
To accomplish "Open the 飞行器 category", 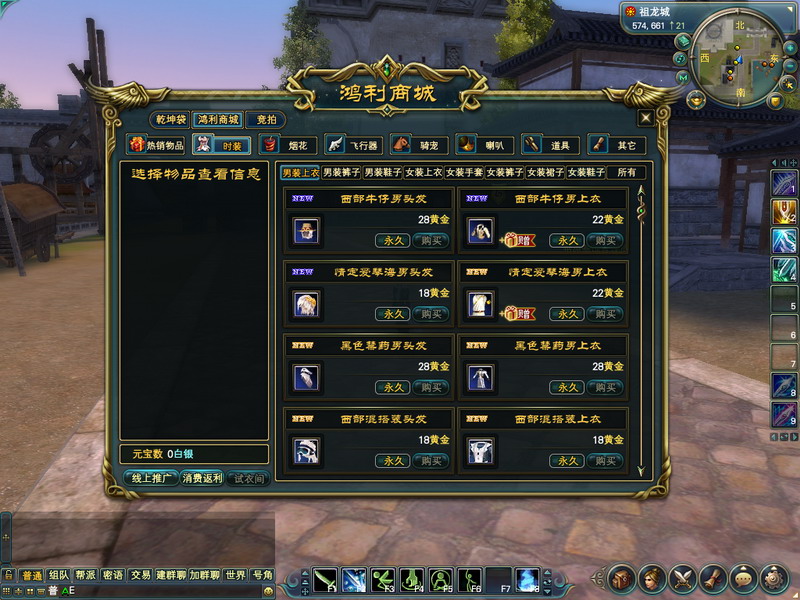I will tap(357, 145).
